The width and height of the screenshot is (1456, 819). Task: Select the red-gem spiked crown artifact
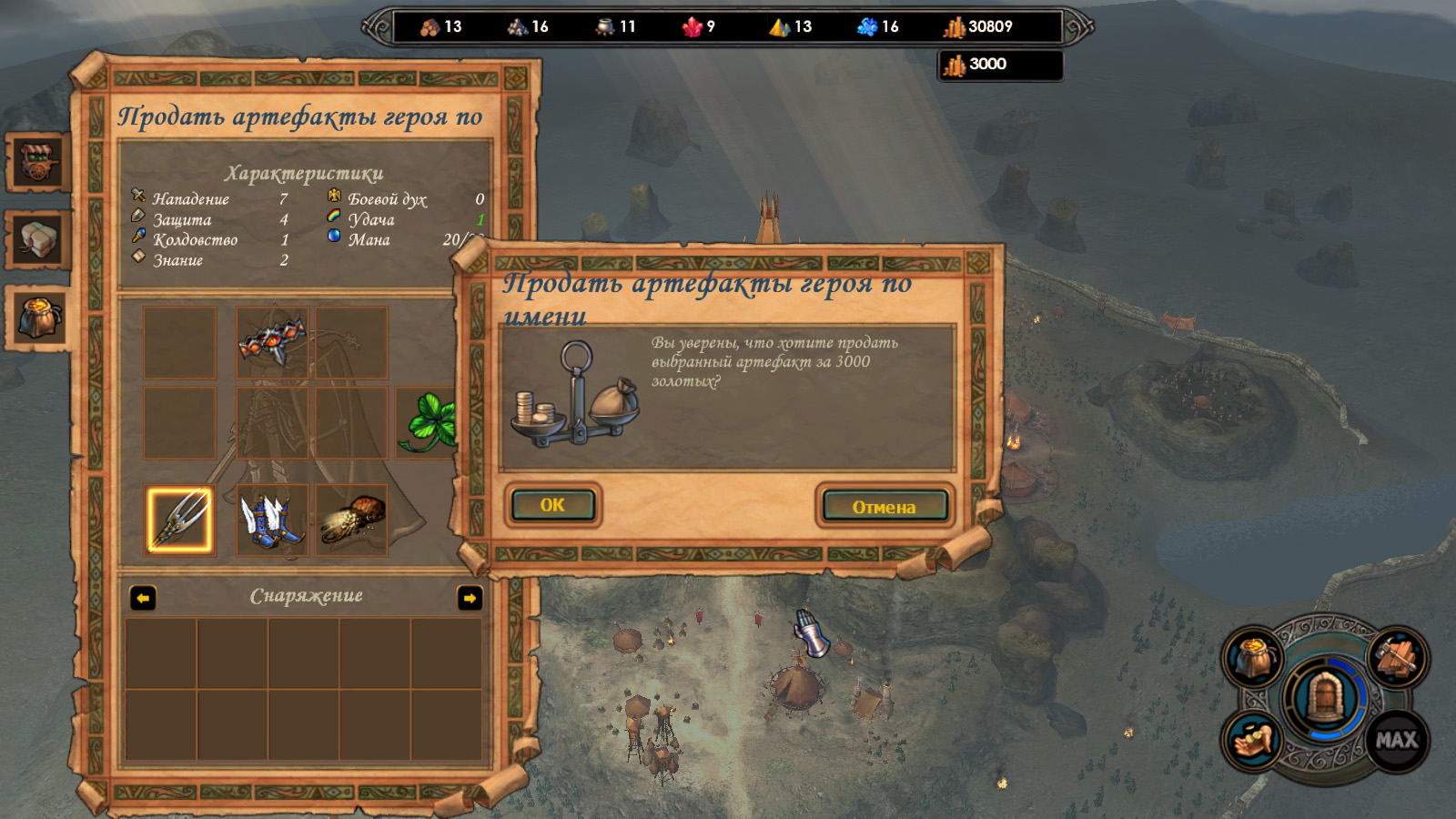point(272,340)
